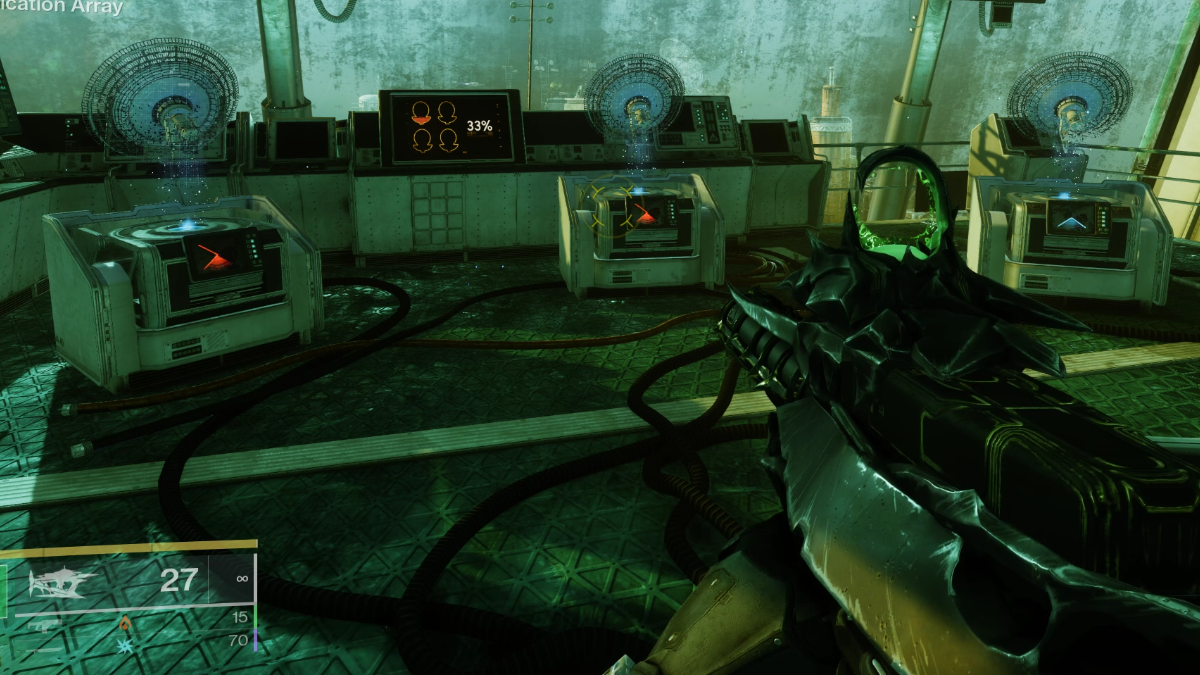Viewport: 1200px width, 675px height.
Task: Select the equipped primary weapon icon
Action: coord(62,582)
